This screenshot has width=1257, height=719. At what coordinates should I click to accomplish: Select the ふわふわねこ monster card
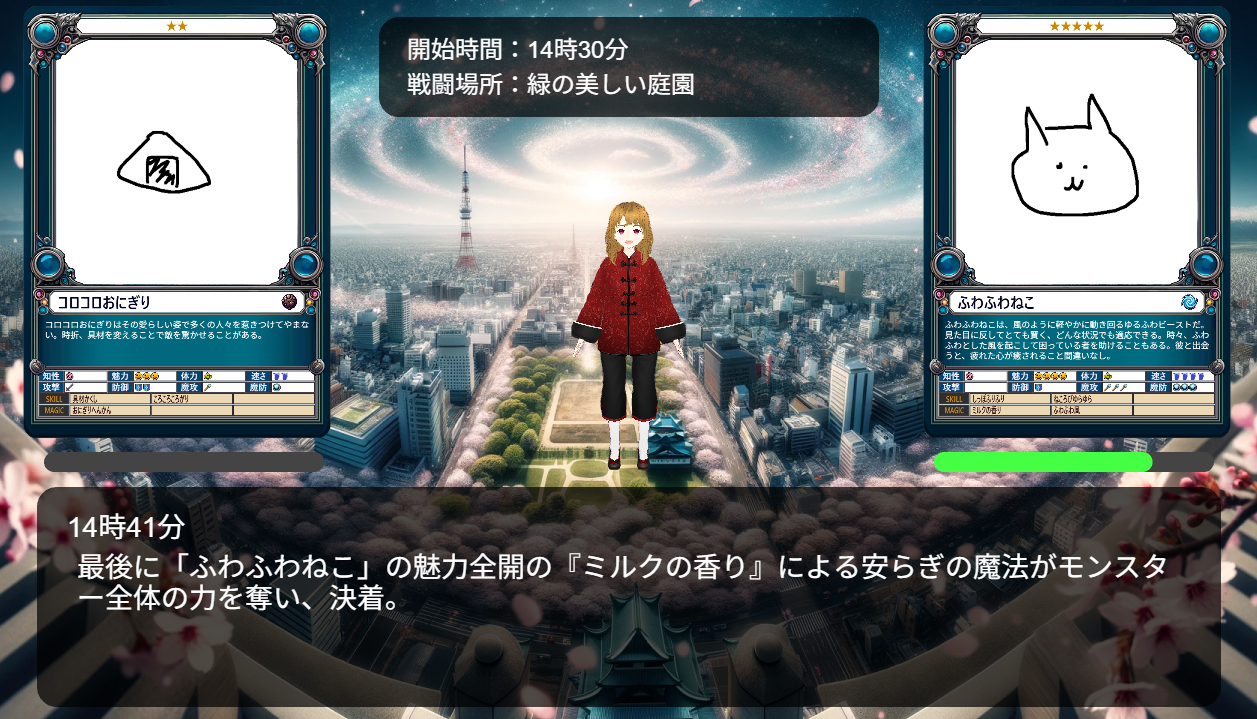pos(1076,222)
